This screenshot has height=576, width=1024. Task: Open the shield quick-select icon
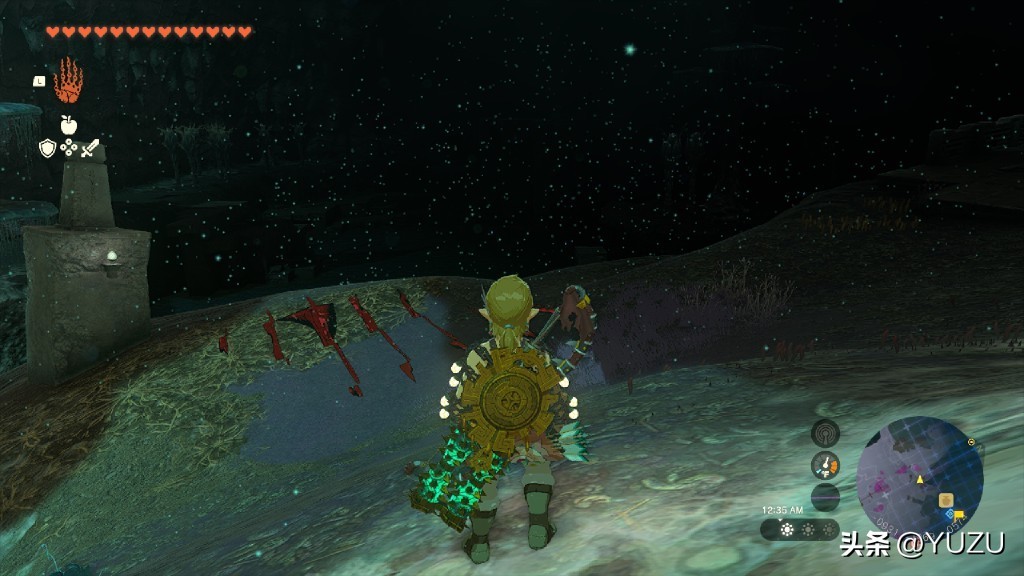[47, 148]
